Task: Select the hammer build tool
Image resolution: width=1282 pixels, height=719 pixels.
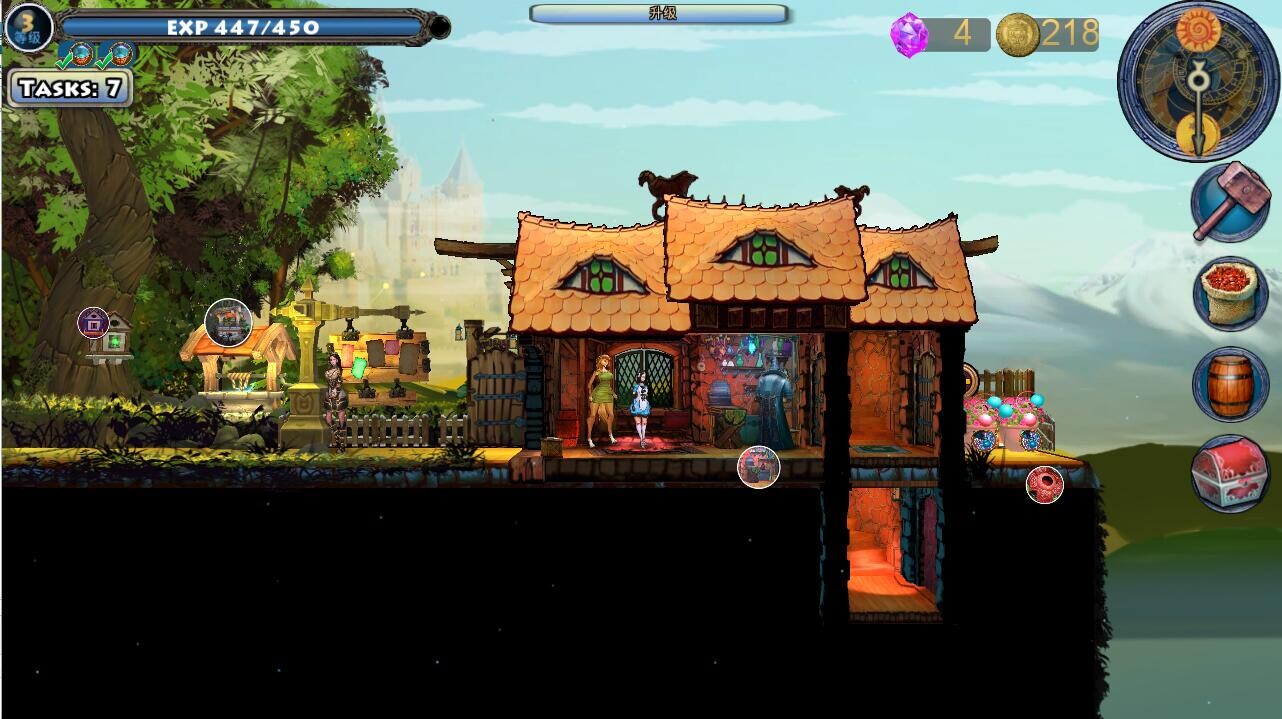Action: coord(1229,202)
